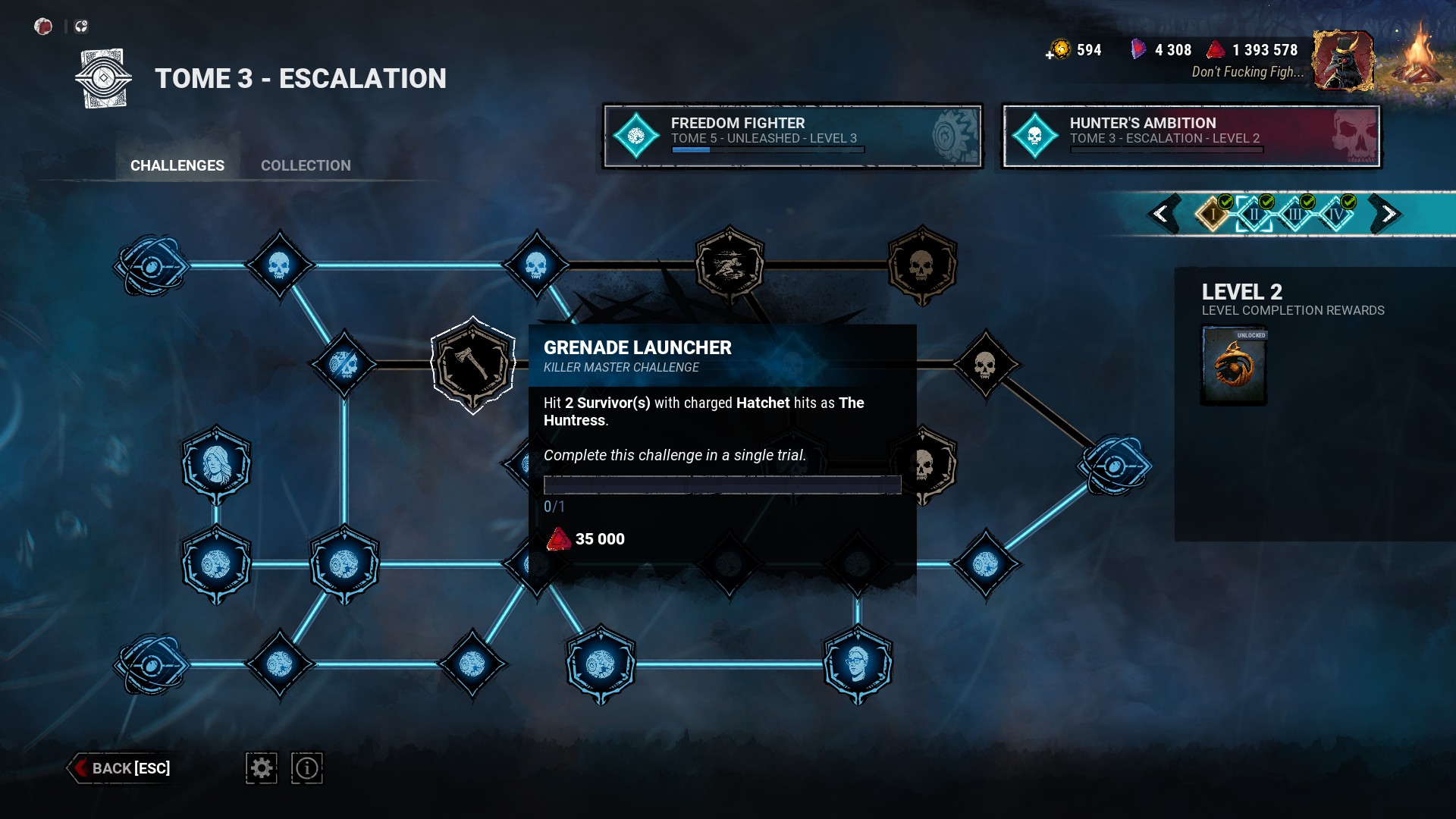Select the Grenade Launcher hatchet challenge node
This screenshot has width=1456, height=819.
[473, 365]
